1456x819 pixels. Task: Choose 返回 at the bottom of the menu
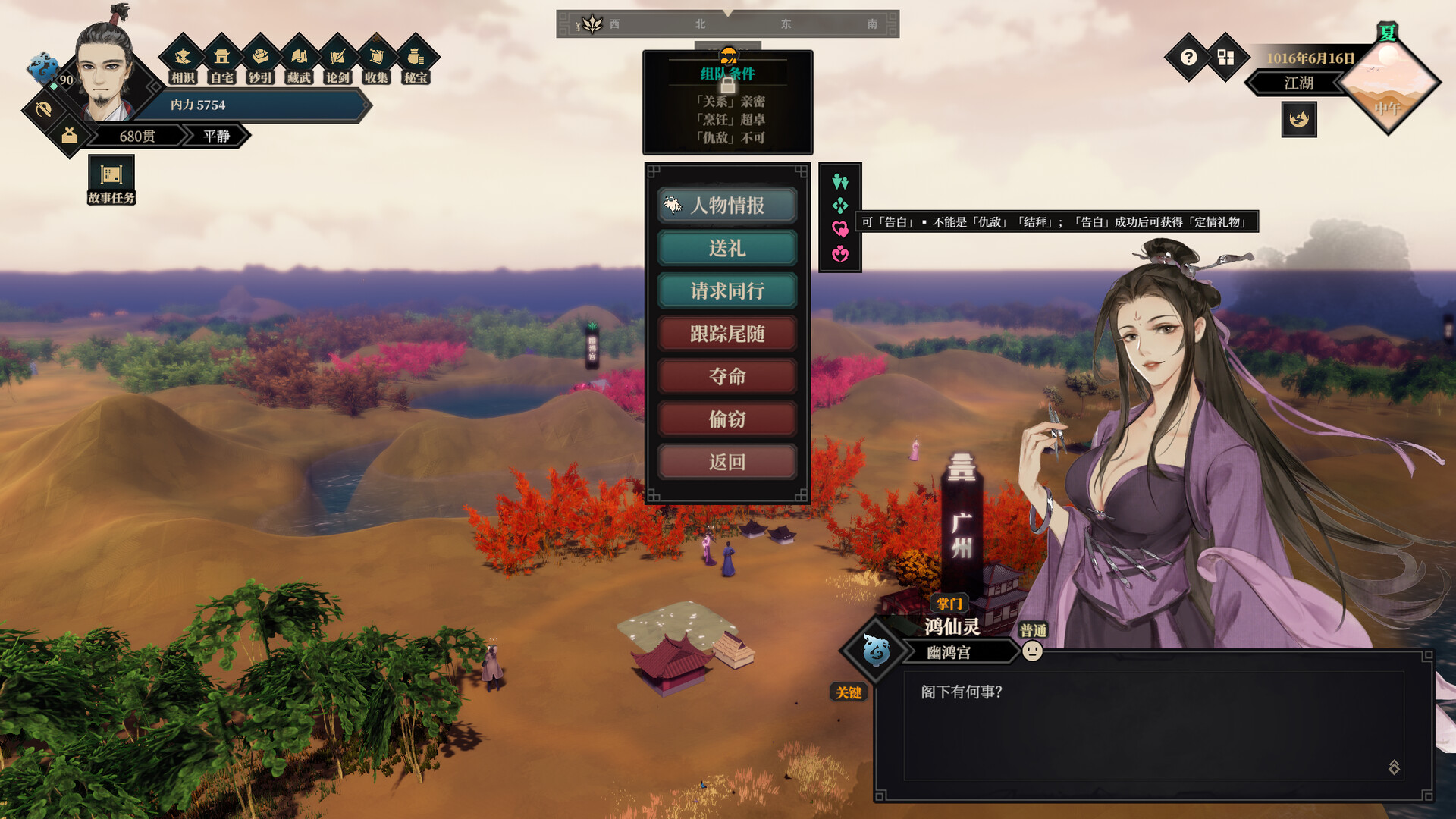726,461
